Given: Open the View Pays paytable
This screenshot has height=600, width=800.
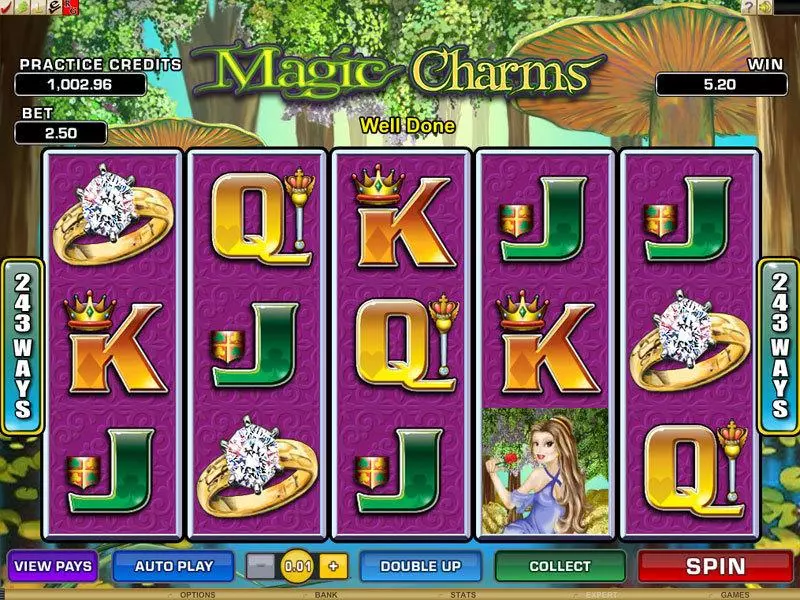Looking at the screenshot, I should pos(52,566).
